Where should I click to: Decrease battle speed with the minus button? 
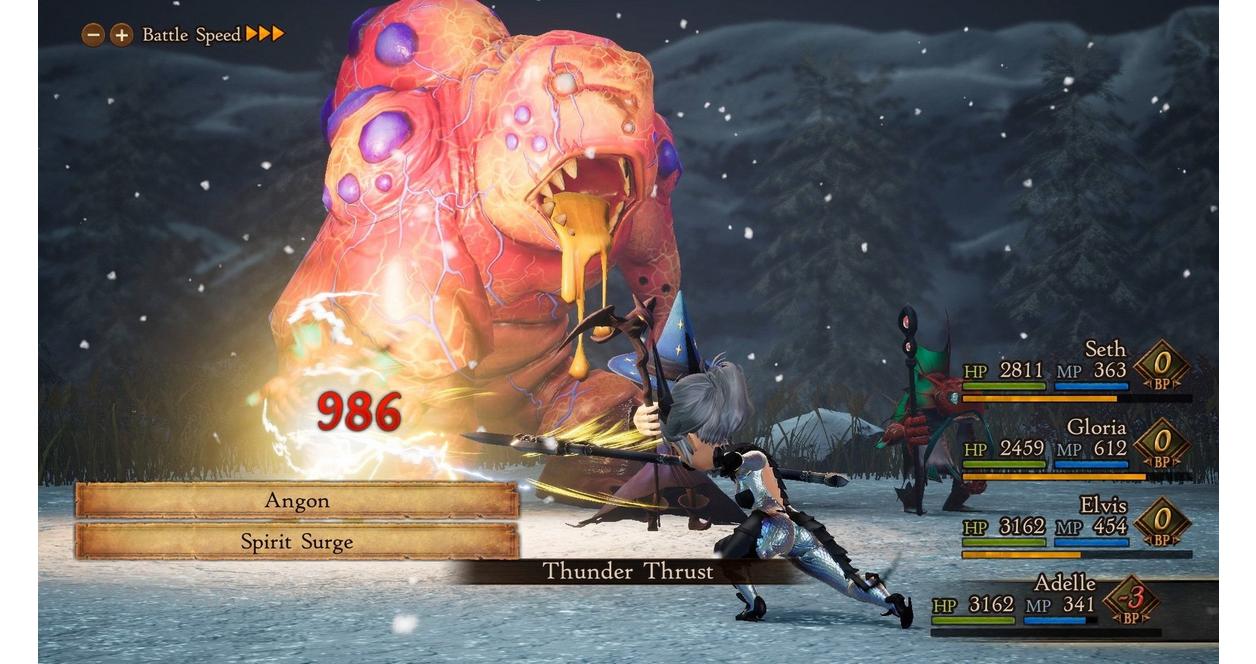coord(93,35)
